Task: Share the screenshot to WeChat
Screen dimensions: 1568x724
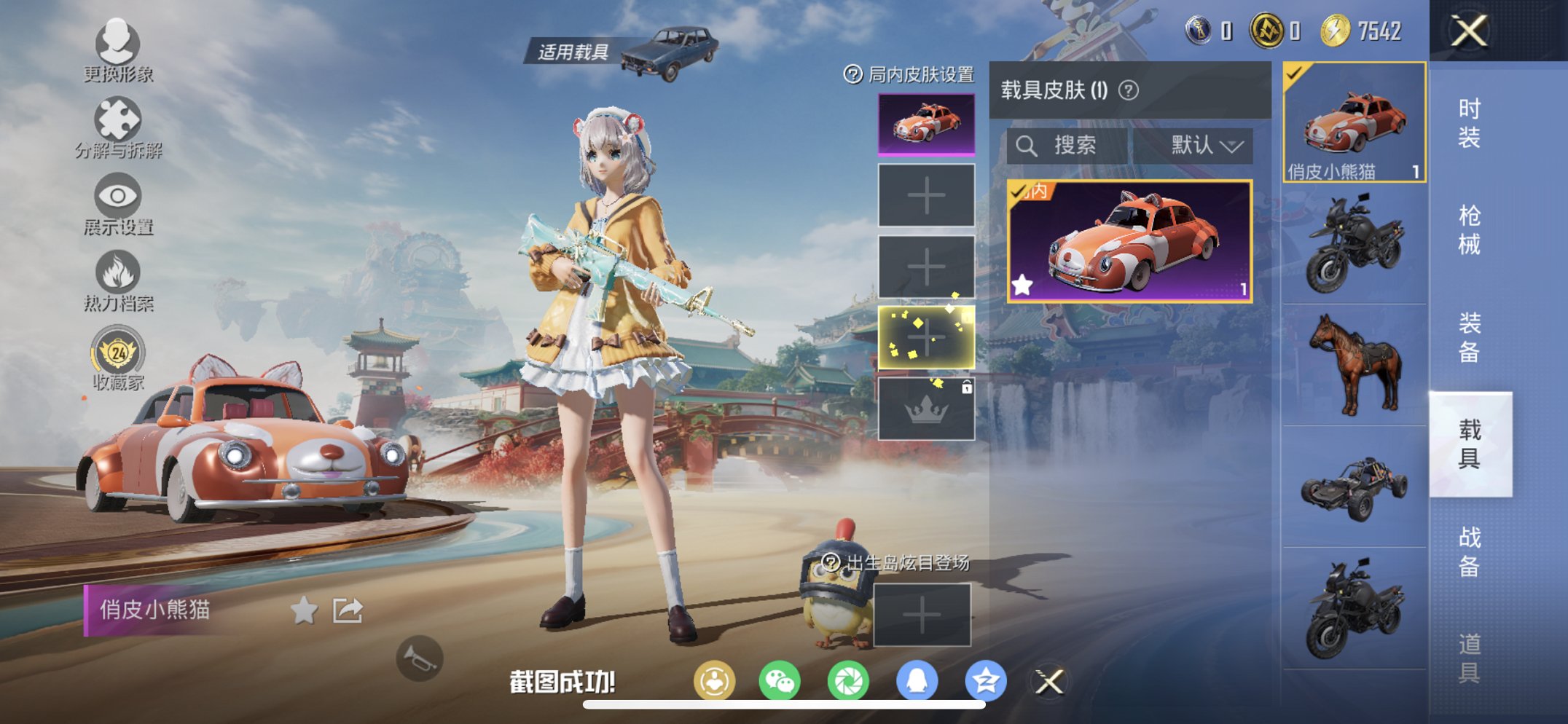Action: coord(780,679)
